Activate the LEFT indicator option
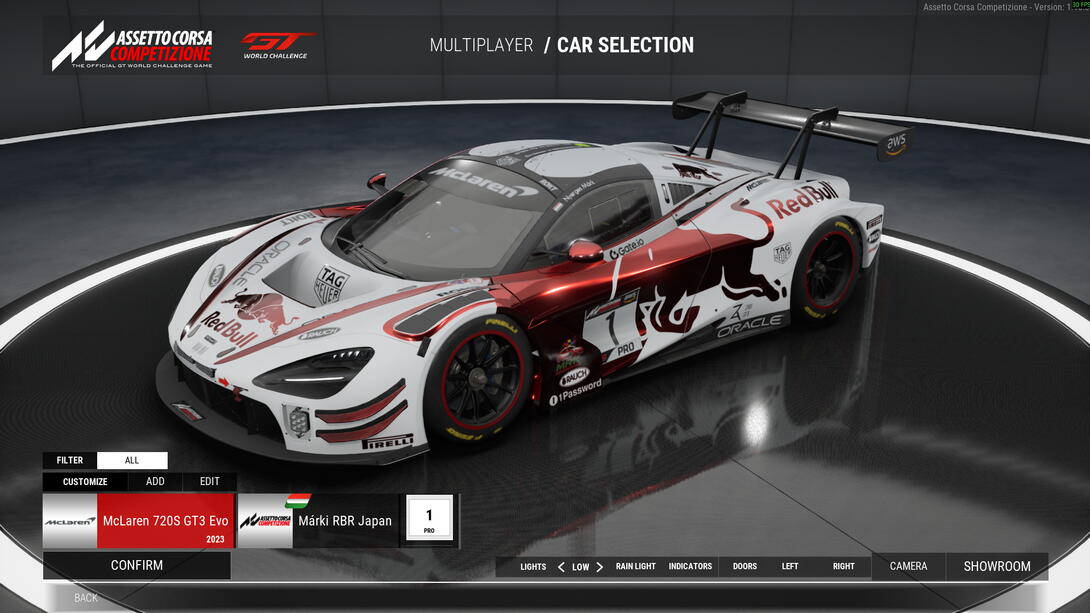This screenshot has height=613, width=1090. pyautogui.click(x=790, y=566)
